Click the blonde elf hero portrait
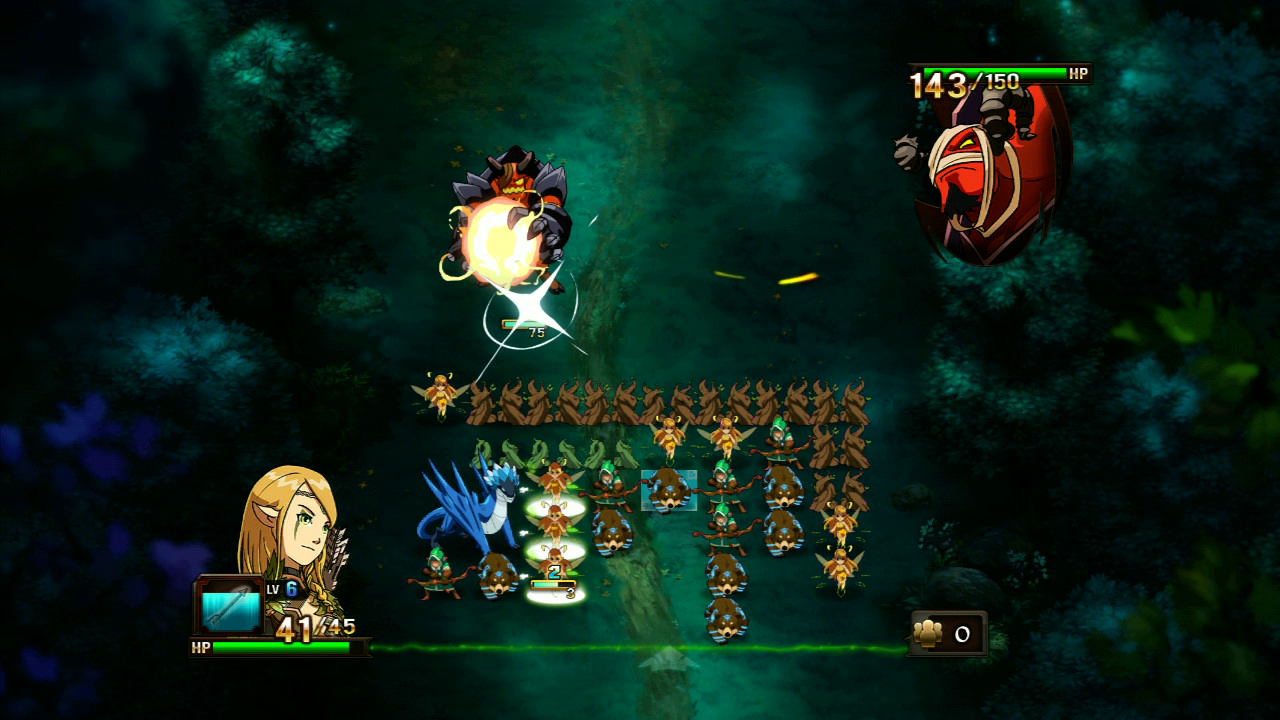Viewport: 1280px width, 720px height. pyautogui.click(x=290, y=530)
